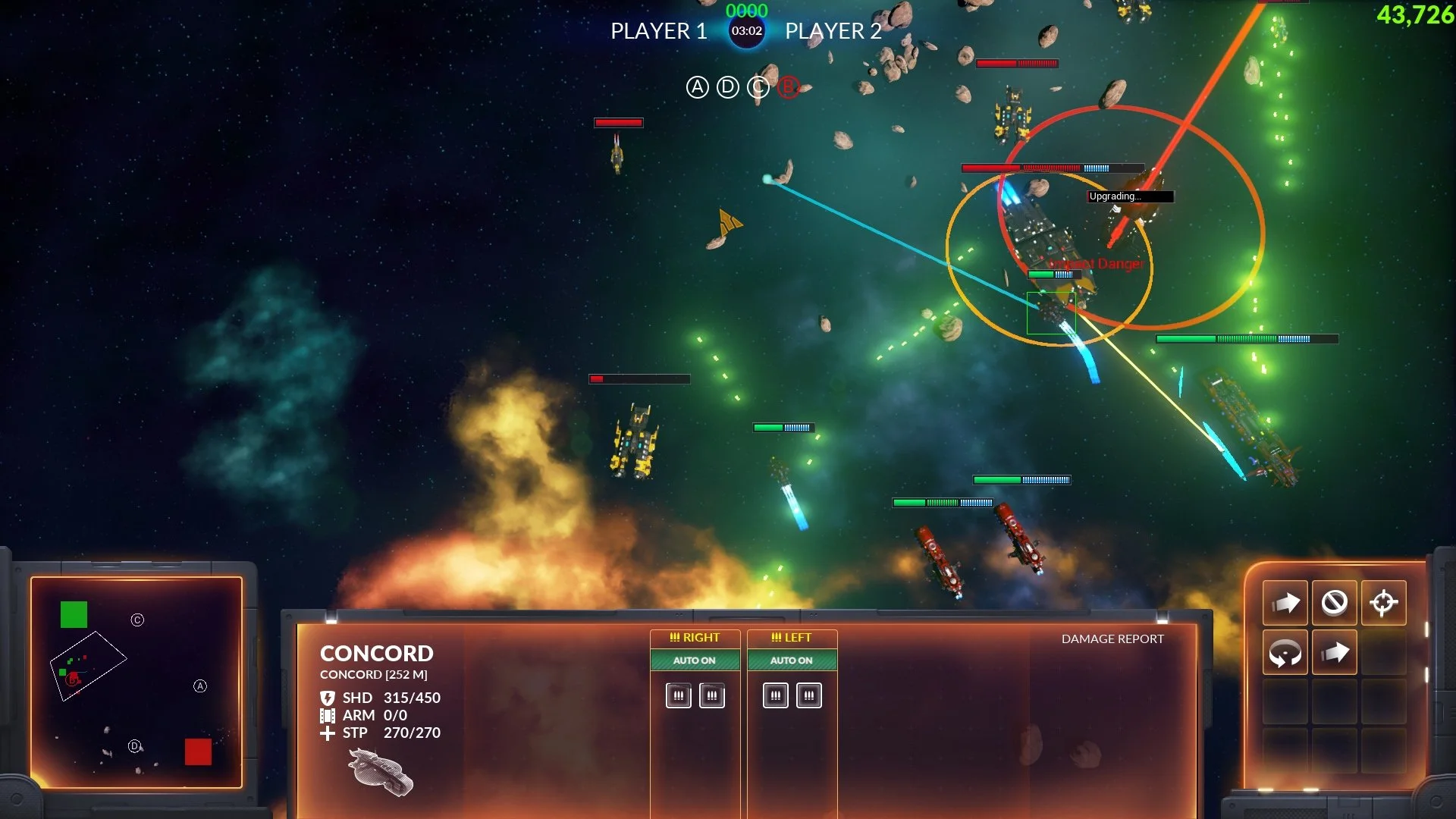1456x819 pixels.
Task: Toggle AUTO ON for the RIGHT weapons
Action: [x=694, y=661]
